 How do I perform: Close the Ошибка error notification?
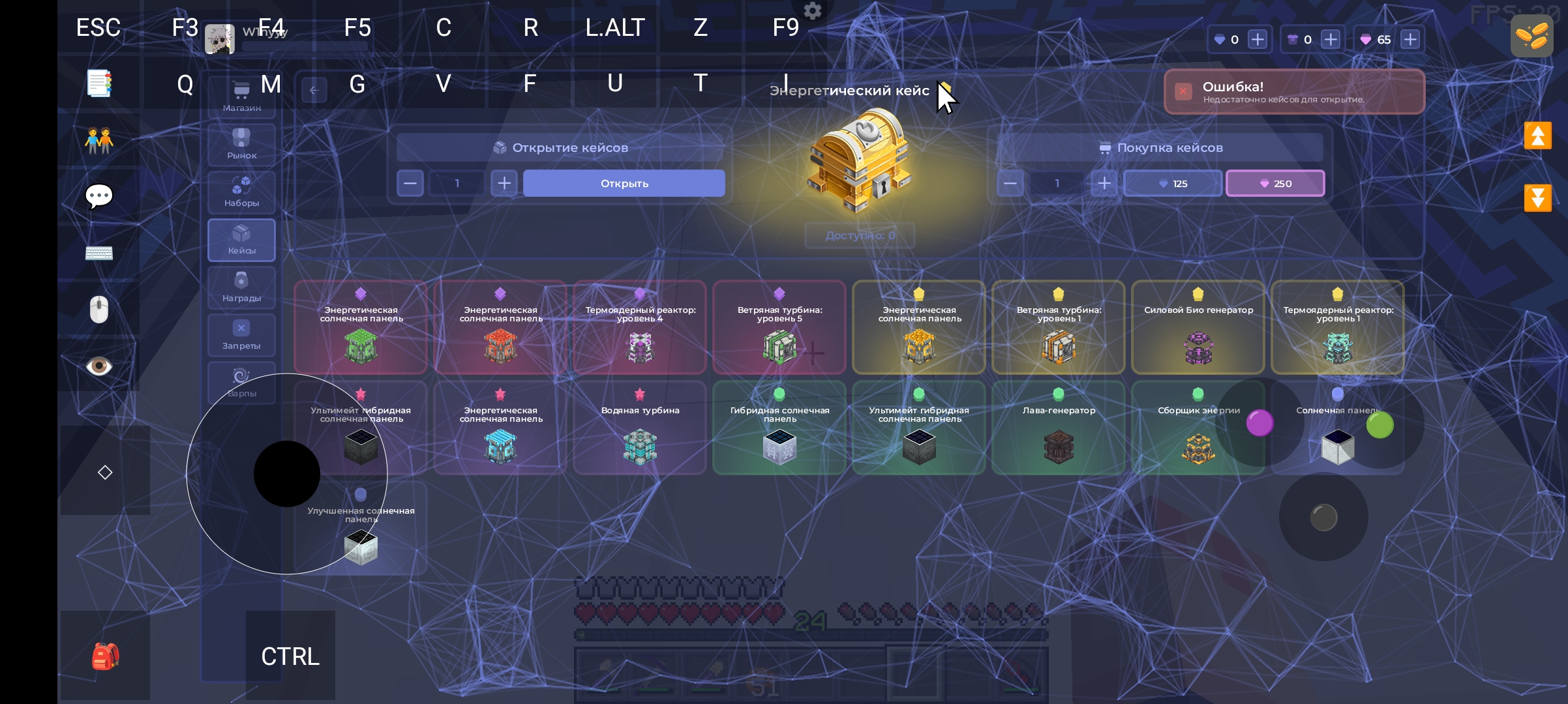pyautogui.click(x=1183, y=91)
